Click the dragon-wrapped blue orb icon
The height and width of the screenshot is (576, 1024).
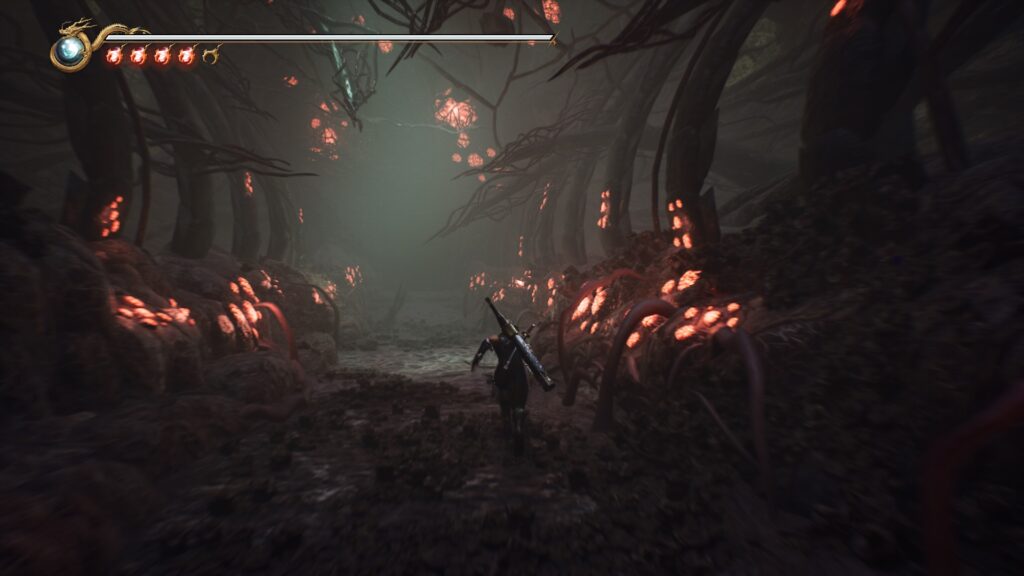[x=70, y=50]
